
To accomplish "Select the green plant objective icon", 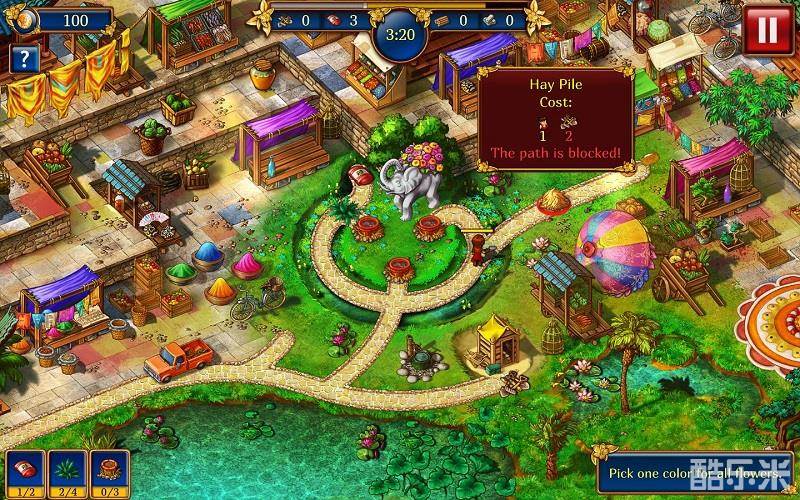I will pyautogui.click(x=66, y=469).
